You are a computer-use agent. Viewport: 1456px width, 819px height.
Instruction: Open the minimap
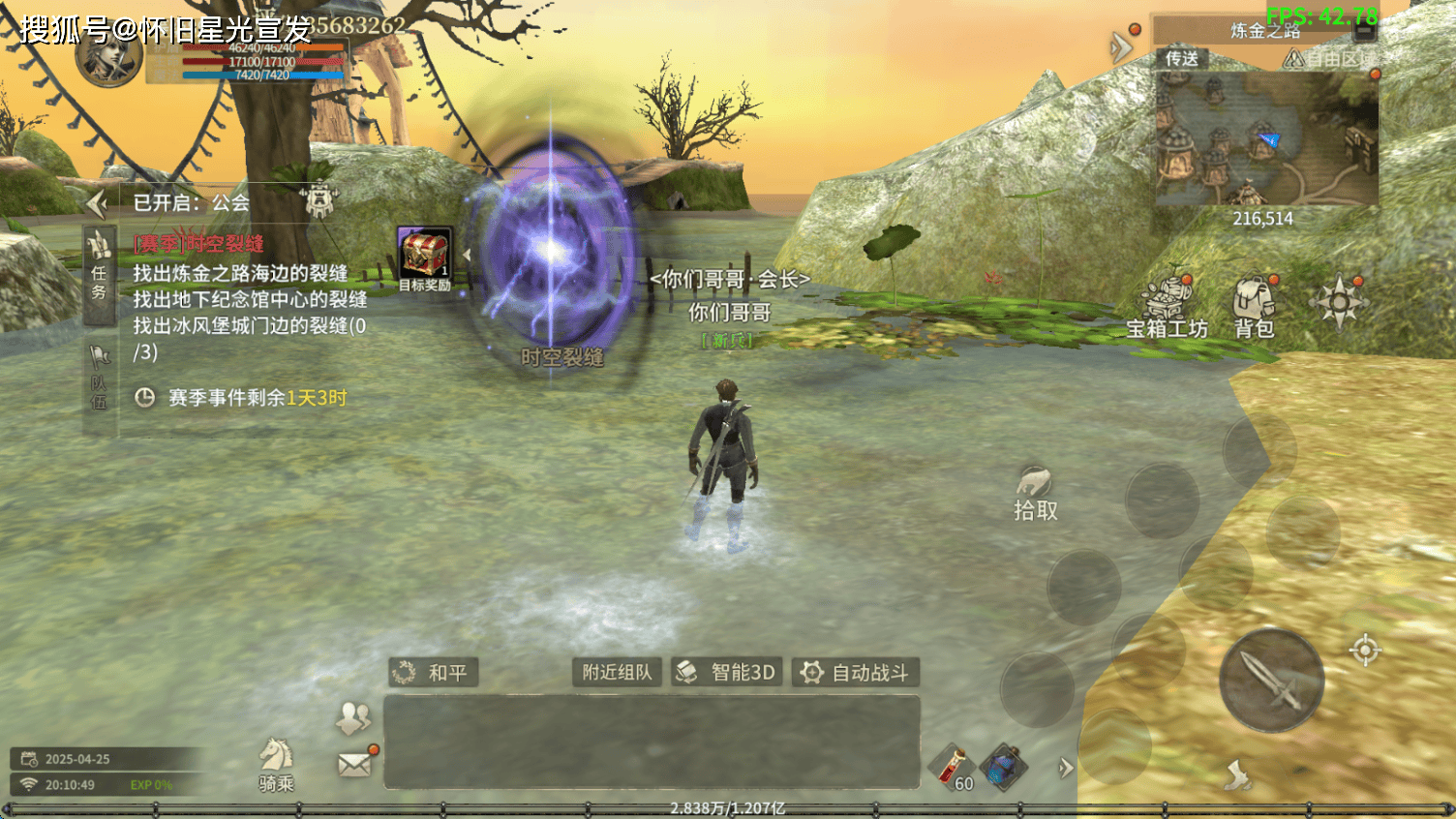pos(1266,138)
